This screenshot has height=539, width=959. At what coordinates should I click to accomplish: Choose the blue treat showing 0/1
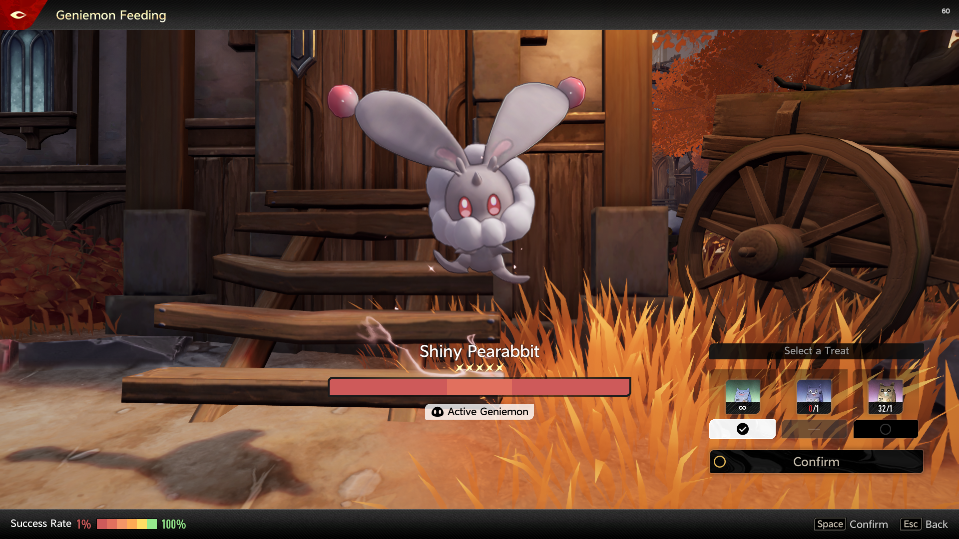coord(813,395)
